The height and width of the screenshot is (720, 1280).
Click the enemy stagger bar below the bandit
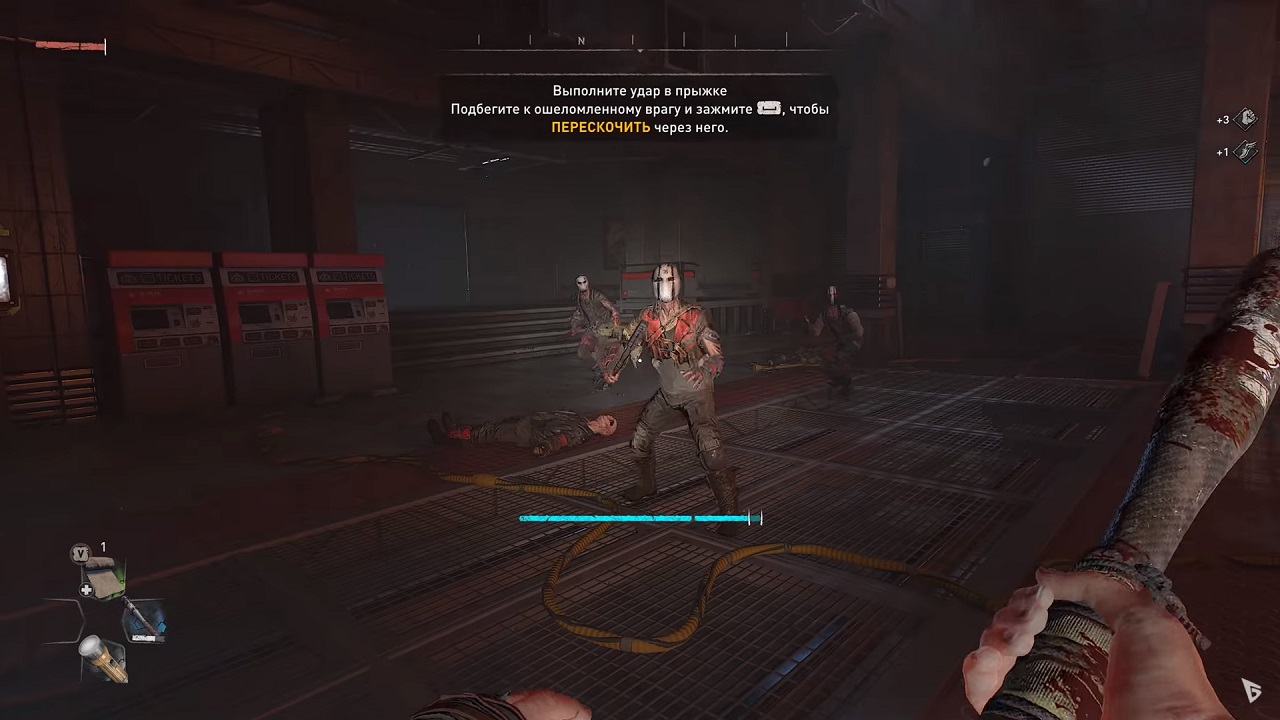(638, 518)
